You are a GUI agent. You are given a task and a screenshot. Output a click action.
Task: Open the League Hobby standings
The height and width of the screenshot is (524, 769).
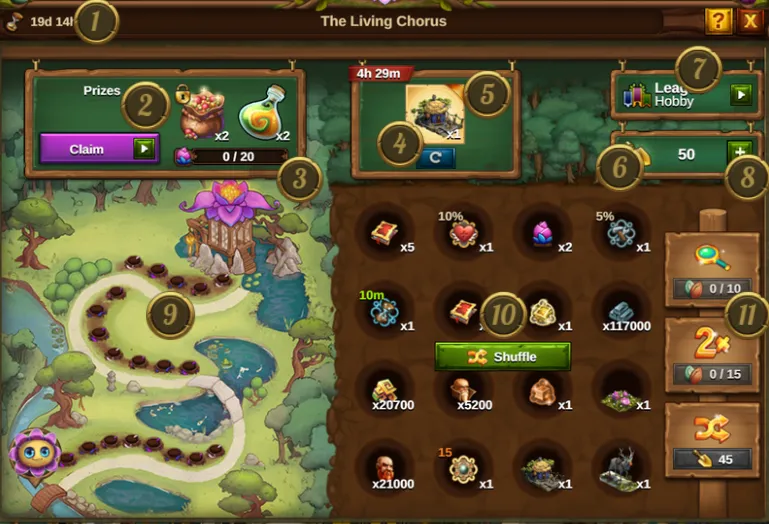pyautogui.click(x=740, y=95)
